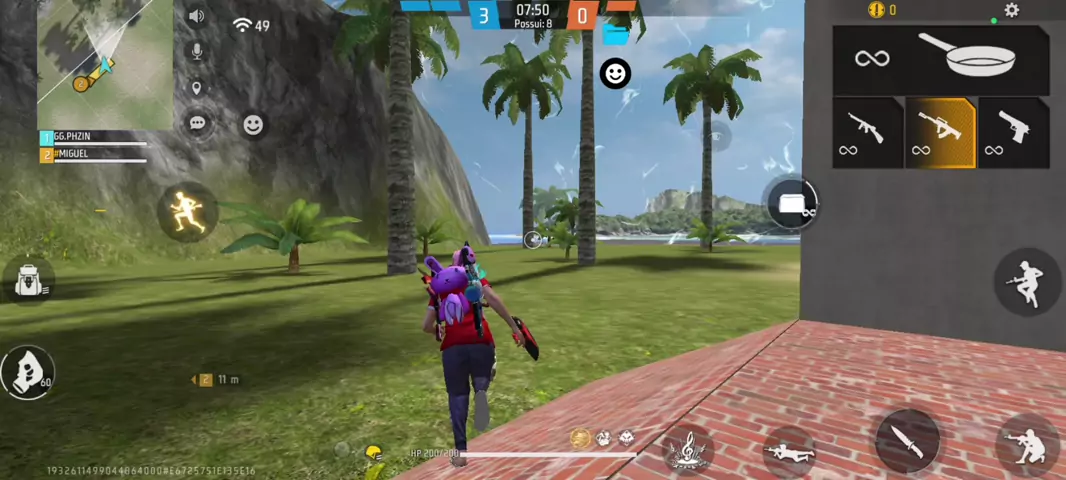Go prone with the lying soldier button
Image resolution: width=1066 pixels, height=480 pixels.
coord(789,452)
